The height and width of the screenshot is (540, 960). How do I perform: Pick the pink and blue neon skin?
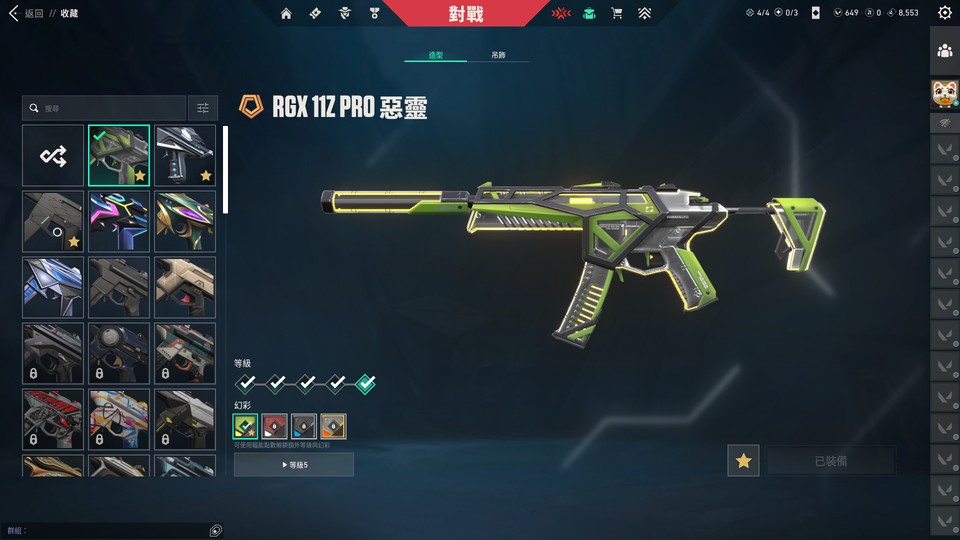pyautogui.click(x=119, y=221)
